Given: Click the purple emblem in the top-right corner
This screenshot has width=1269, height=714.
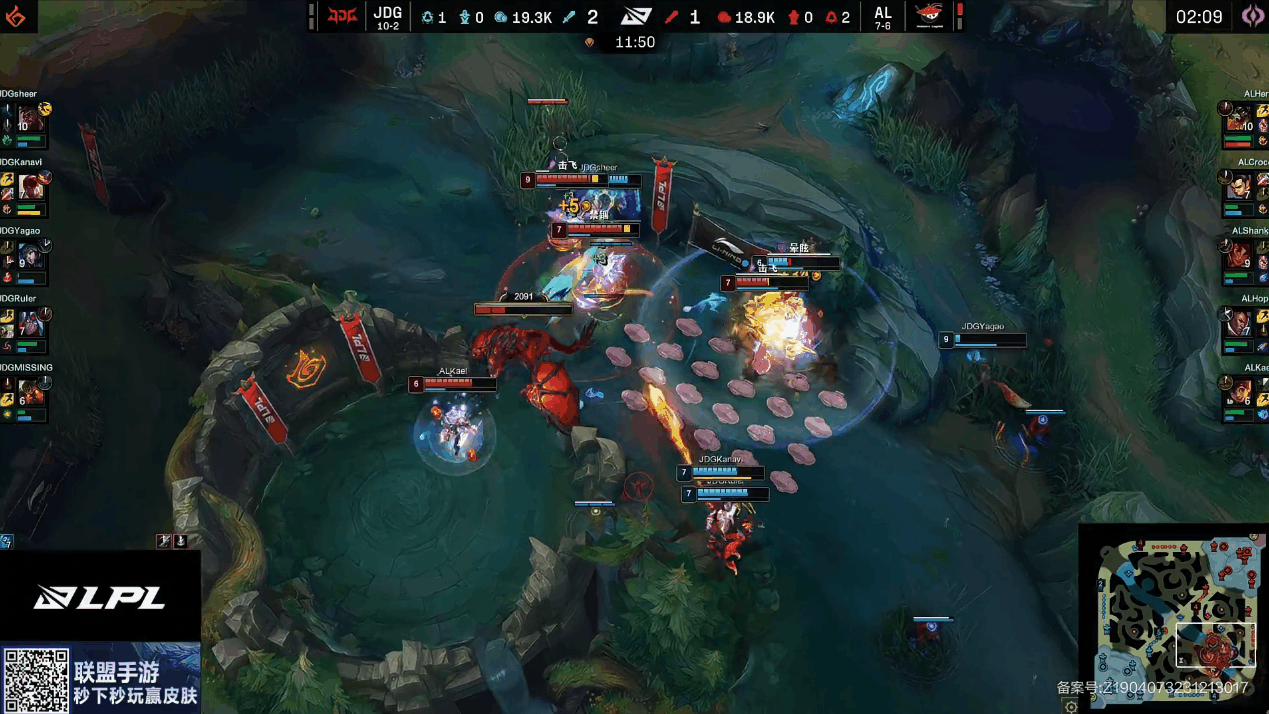Looking at the screenshot, I should point(1252,16).
